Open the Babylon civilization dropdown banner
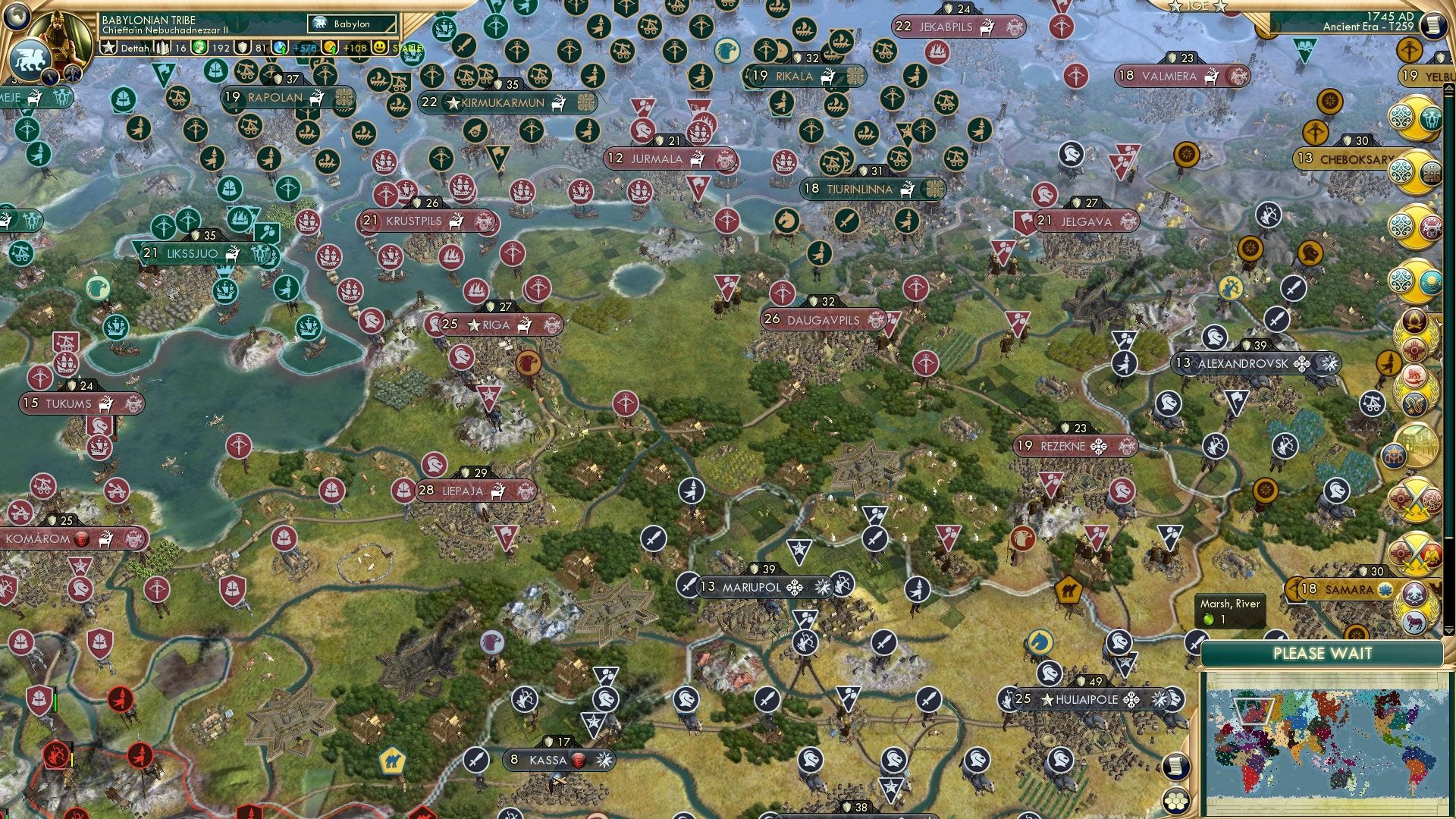Viewport: 1456px width, 819px height. point(351,24)
